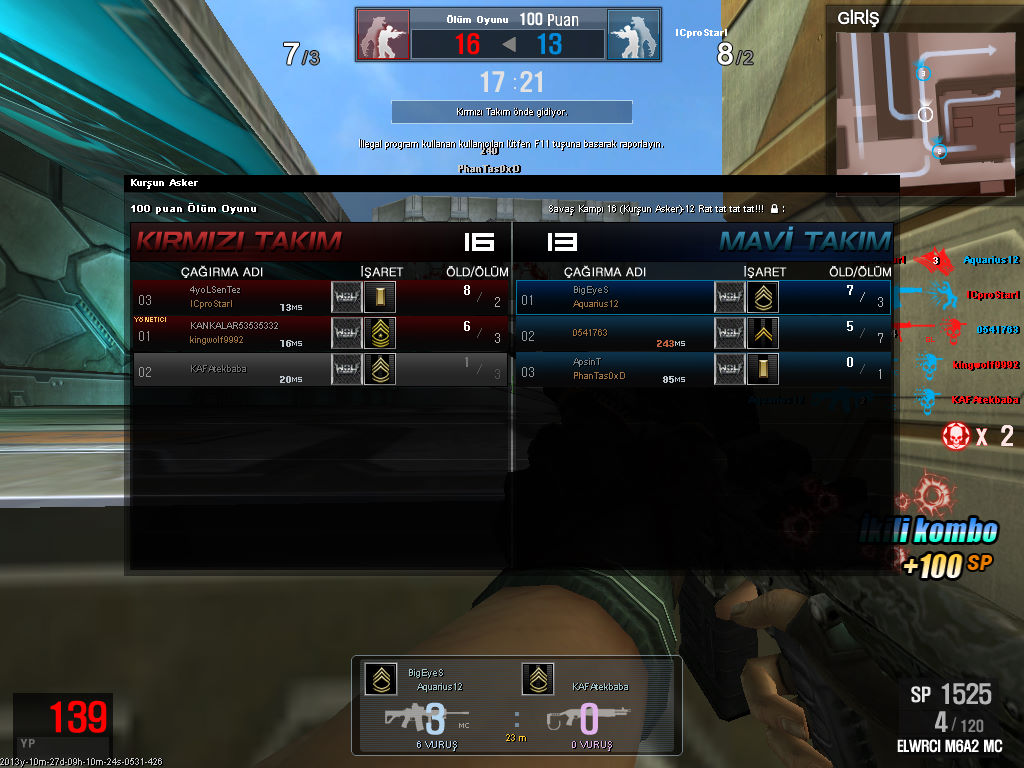Click the blue team emblem beside the score
The width and height of the screenshot is (1024, 768).
point(633,36)
